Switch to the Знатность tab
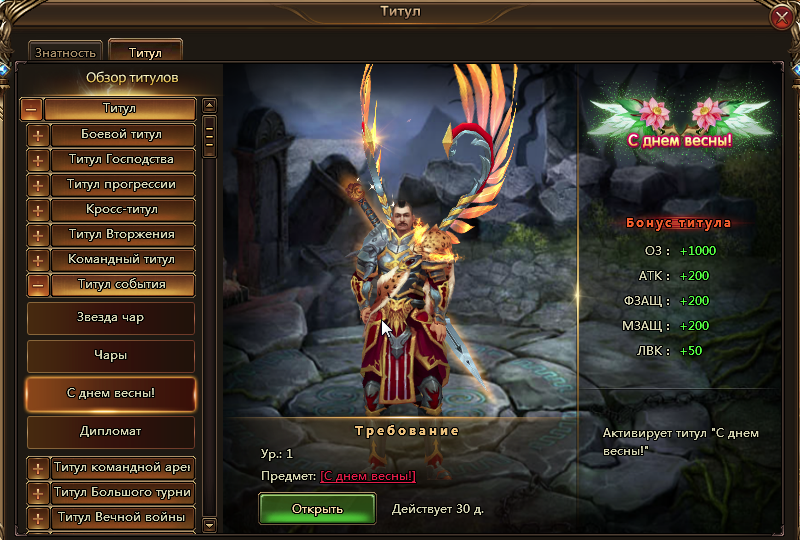 point(65,52)
